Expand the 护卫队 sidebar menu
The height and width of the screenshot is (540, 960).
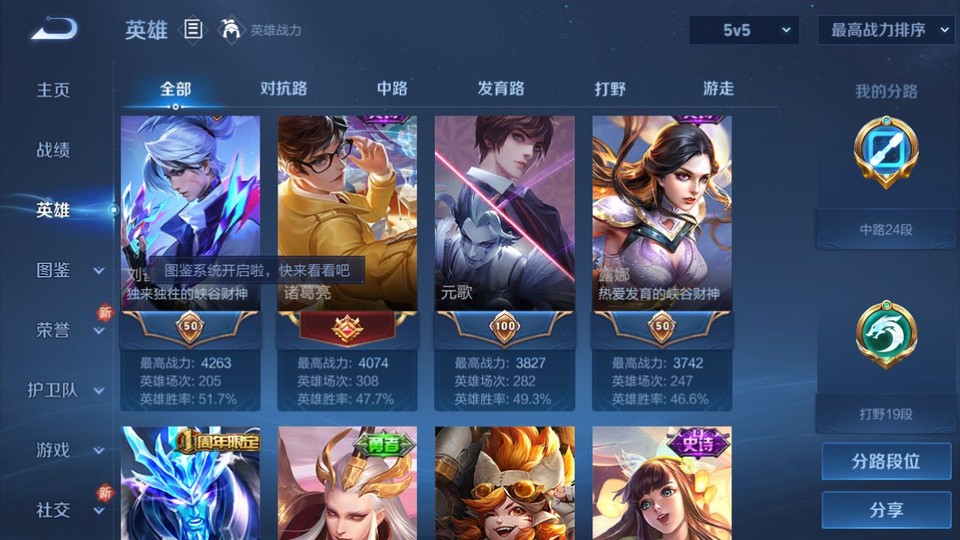coord(66,390)
